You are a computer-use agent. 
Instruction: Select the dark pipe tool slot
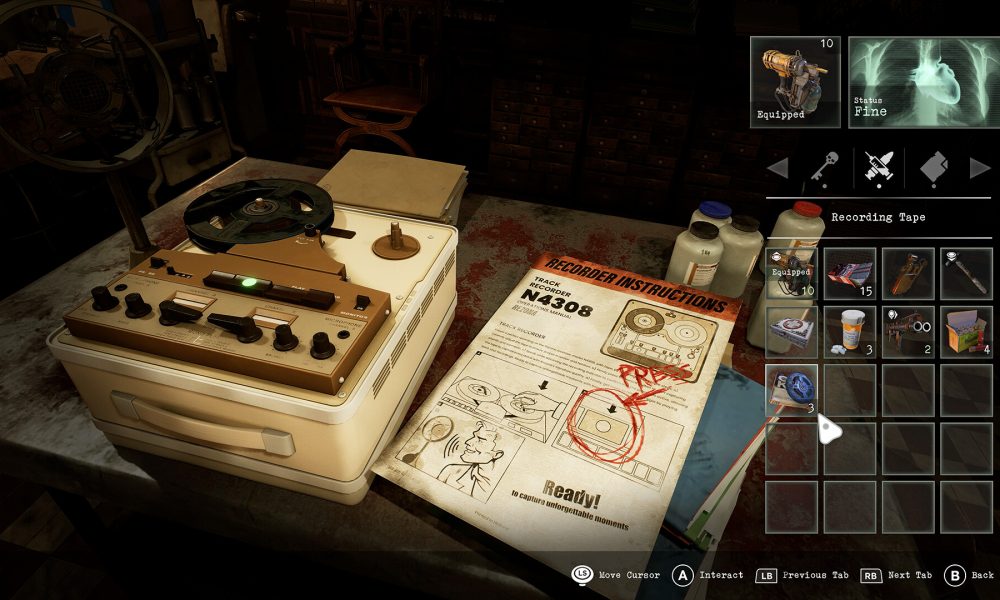click(x=966, y=274)
